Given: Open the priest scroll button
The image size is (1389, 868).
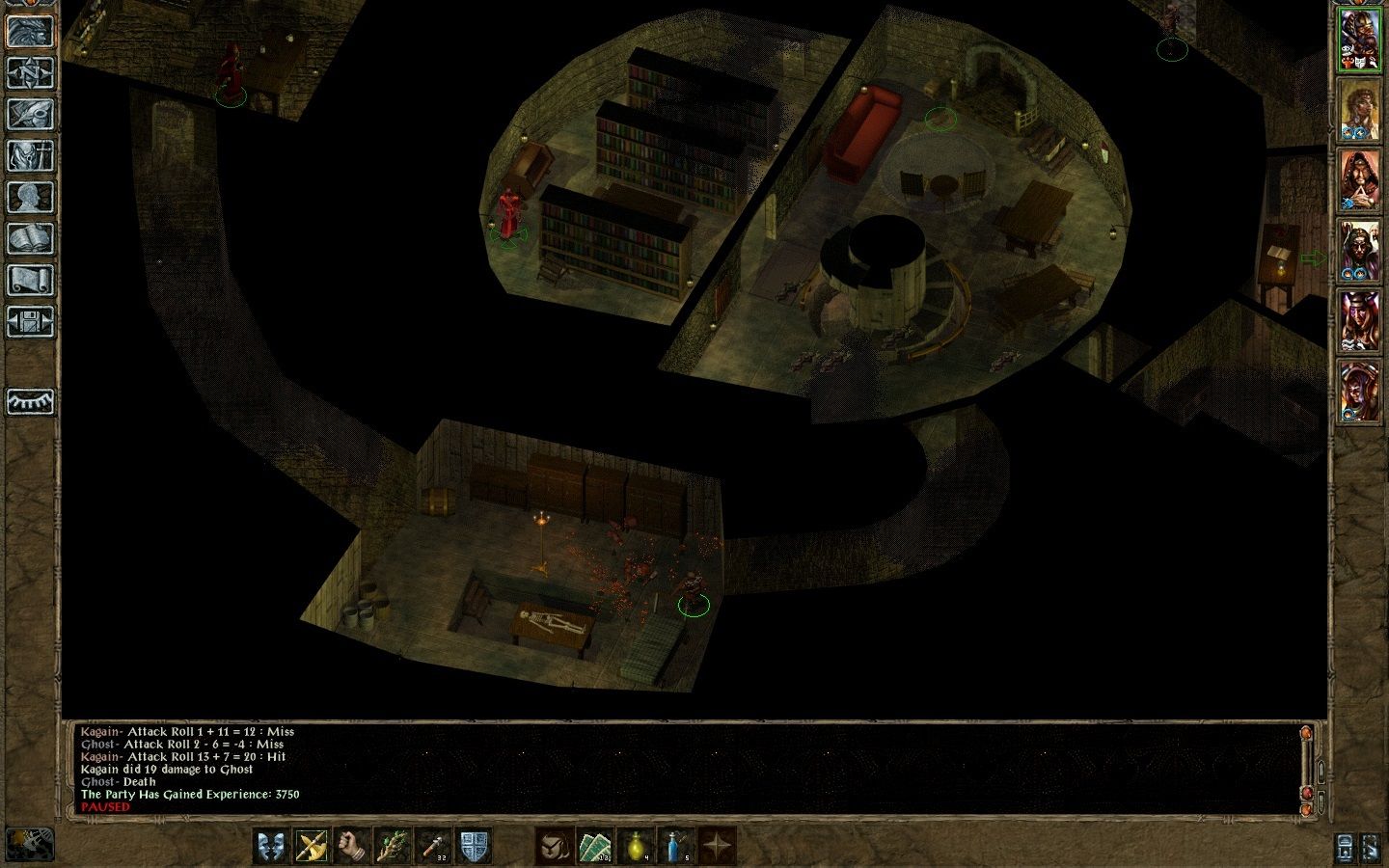Looking at the screenshot, I should (x=29, y=280).
